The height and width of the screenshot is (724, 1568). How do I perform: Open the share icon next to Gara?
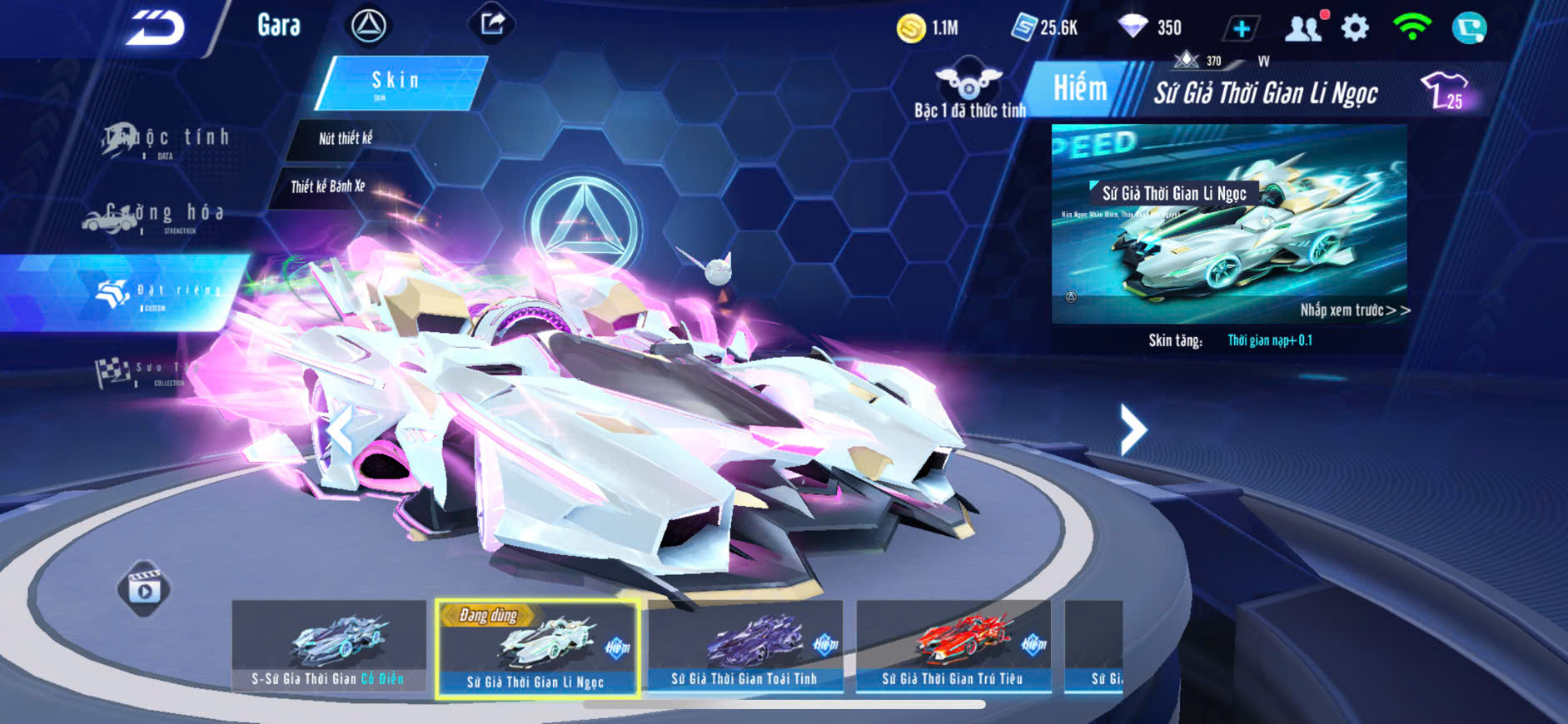[x=492, y=24]
